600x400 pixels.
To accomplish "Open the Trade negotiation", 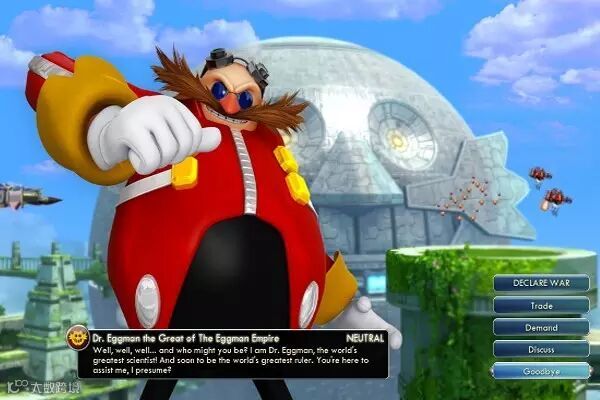I will (541, 305).
